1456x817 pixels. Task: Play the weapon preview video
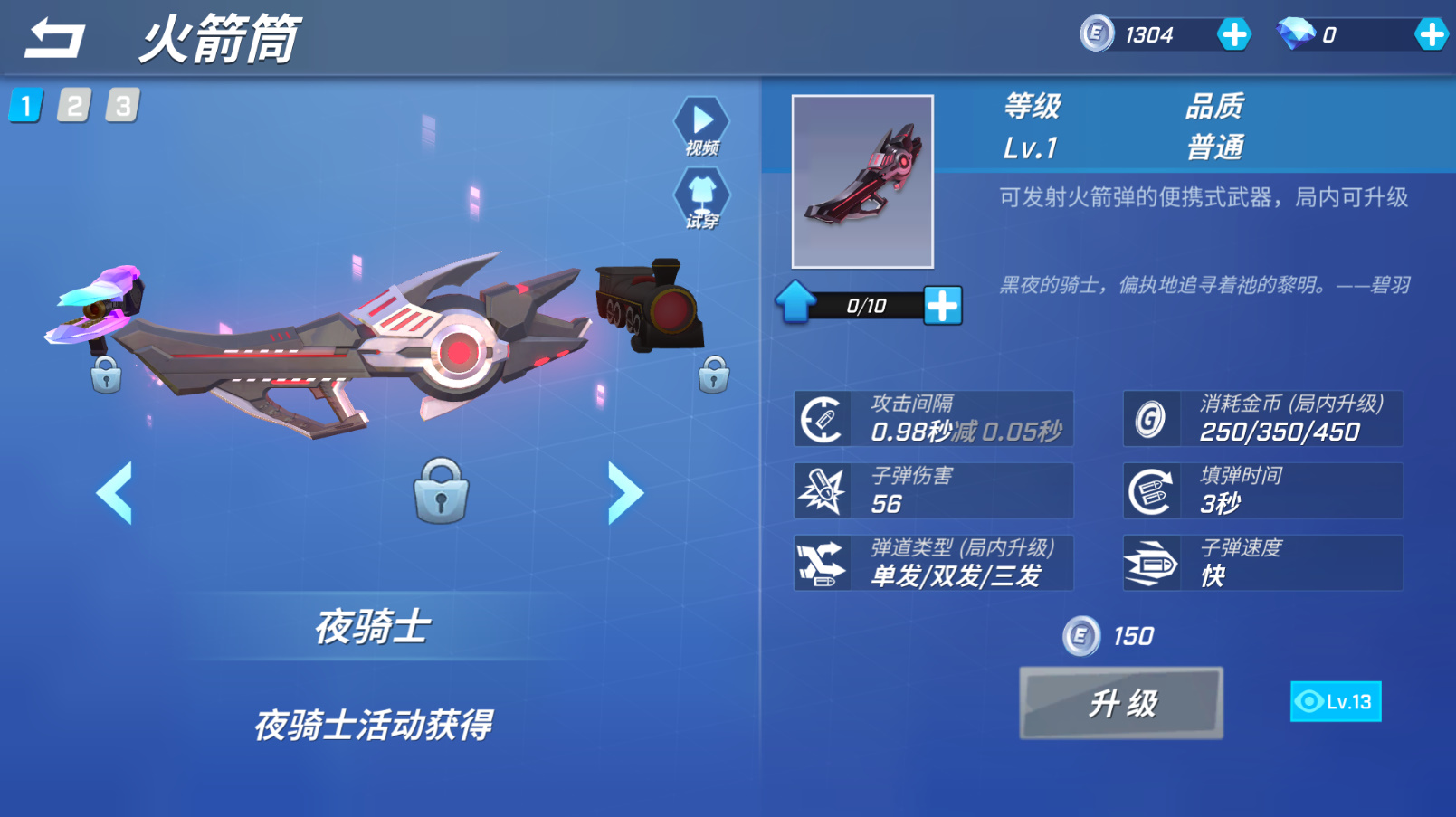701,125
